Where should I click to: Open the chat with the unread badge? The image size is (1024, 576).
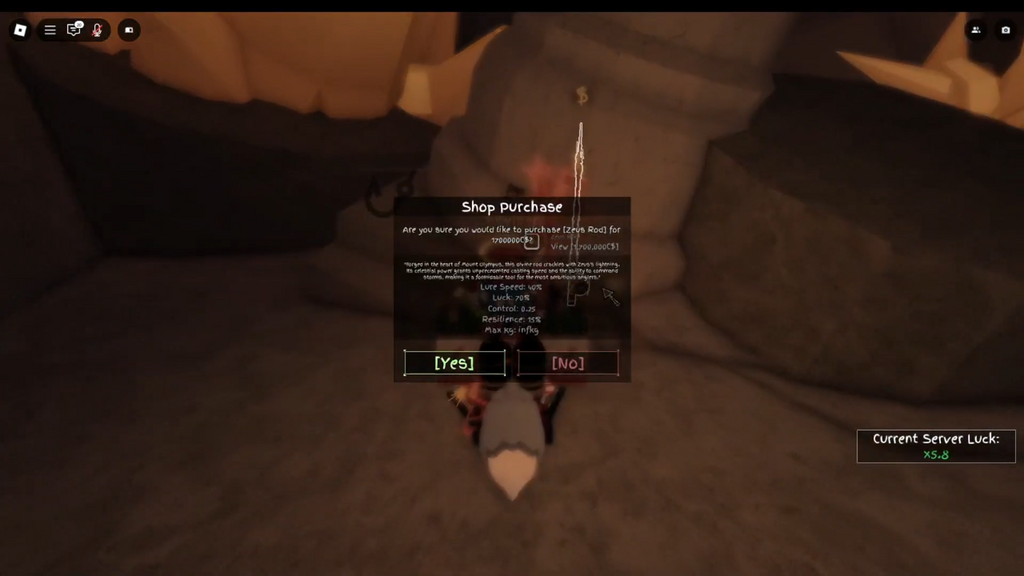(x=74, y=30)
